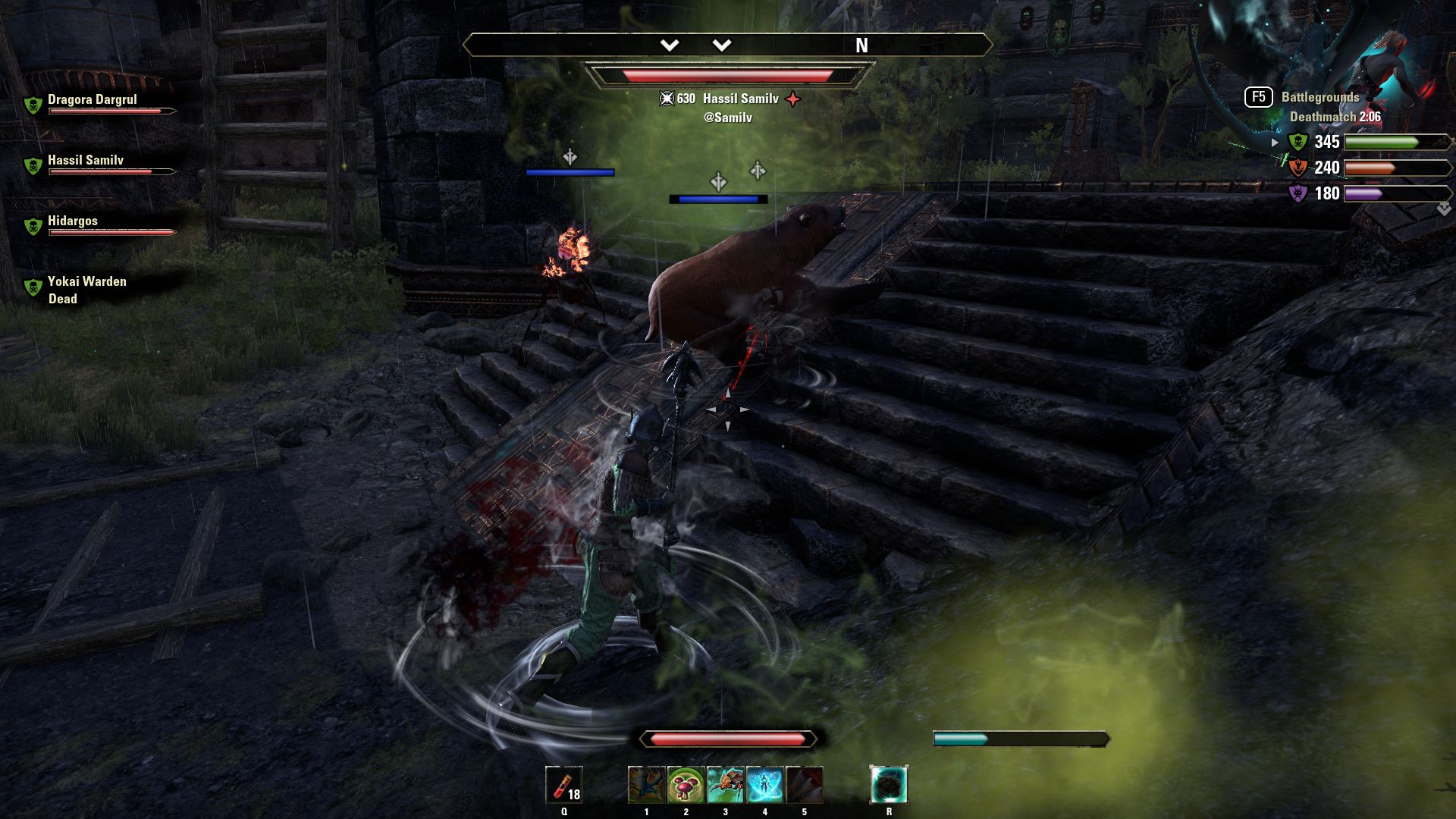Screen dimensions: 1456x819
Task: Click the orange team score row
Action: (x=1361, y=168)
